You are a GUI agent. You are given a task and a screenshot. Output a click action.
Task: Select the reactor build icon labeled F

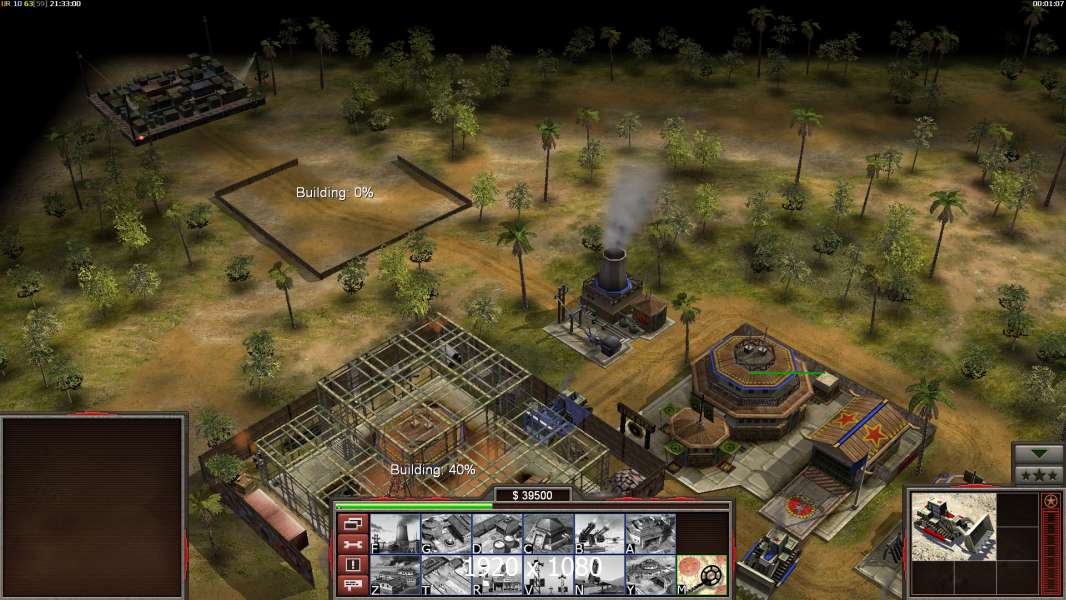point(395,534)
